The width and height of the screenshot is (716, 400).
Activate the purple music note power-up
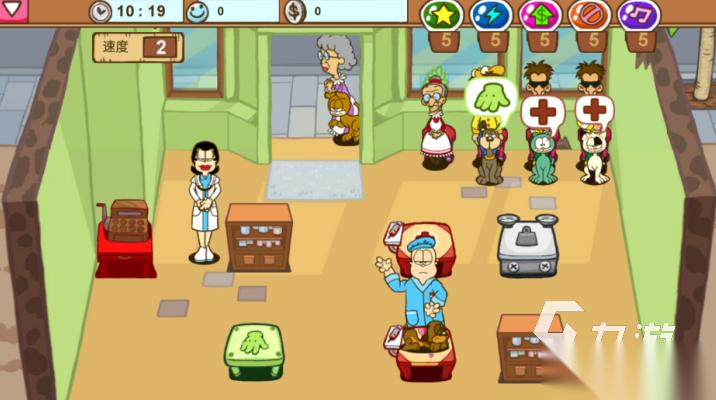tap(637, 15)
